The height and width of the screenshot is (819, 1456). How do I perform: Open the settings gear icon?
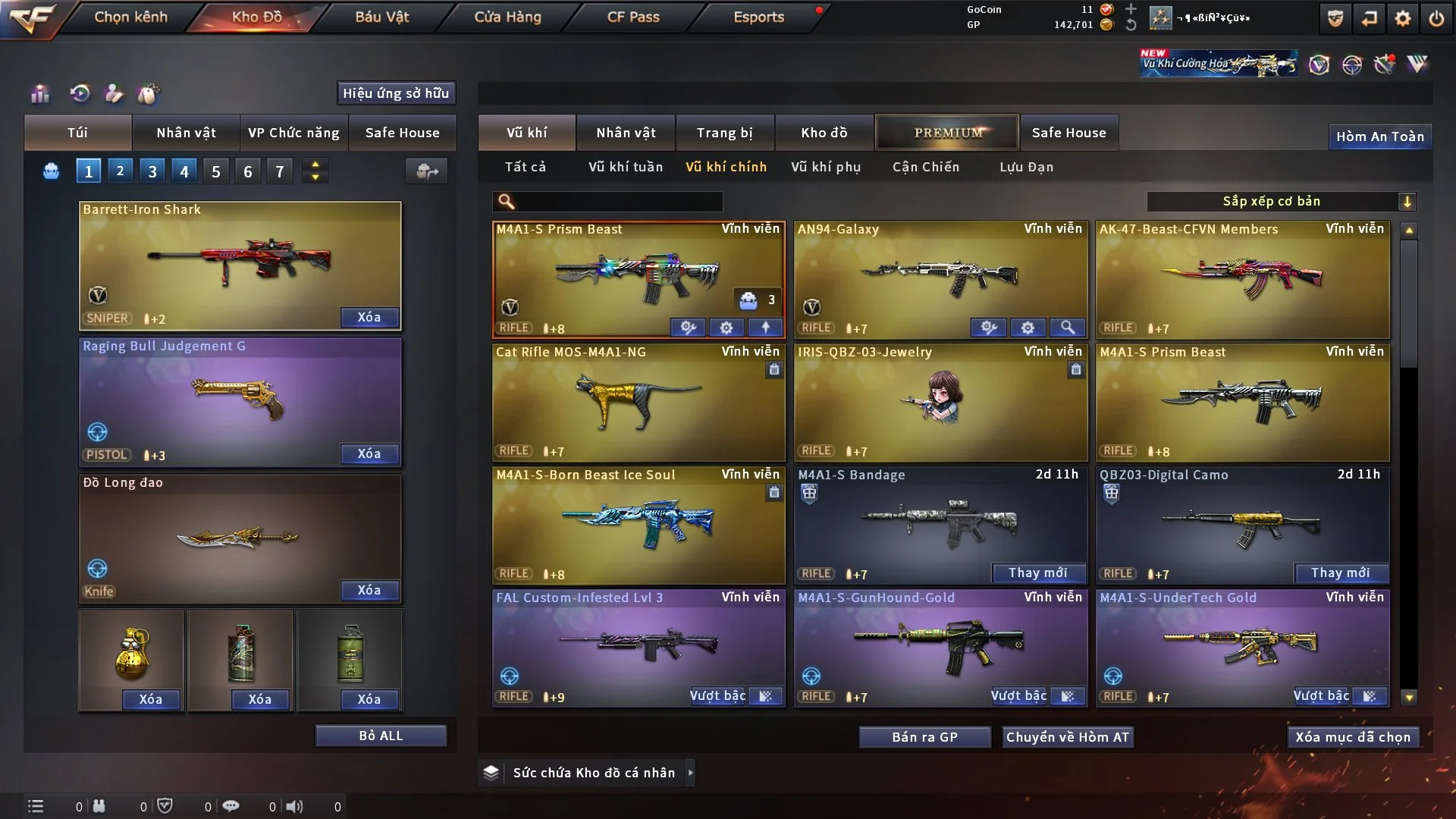1402,18
